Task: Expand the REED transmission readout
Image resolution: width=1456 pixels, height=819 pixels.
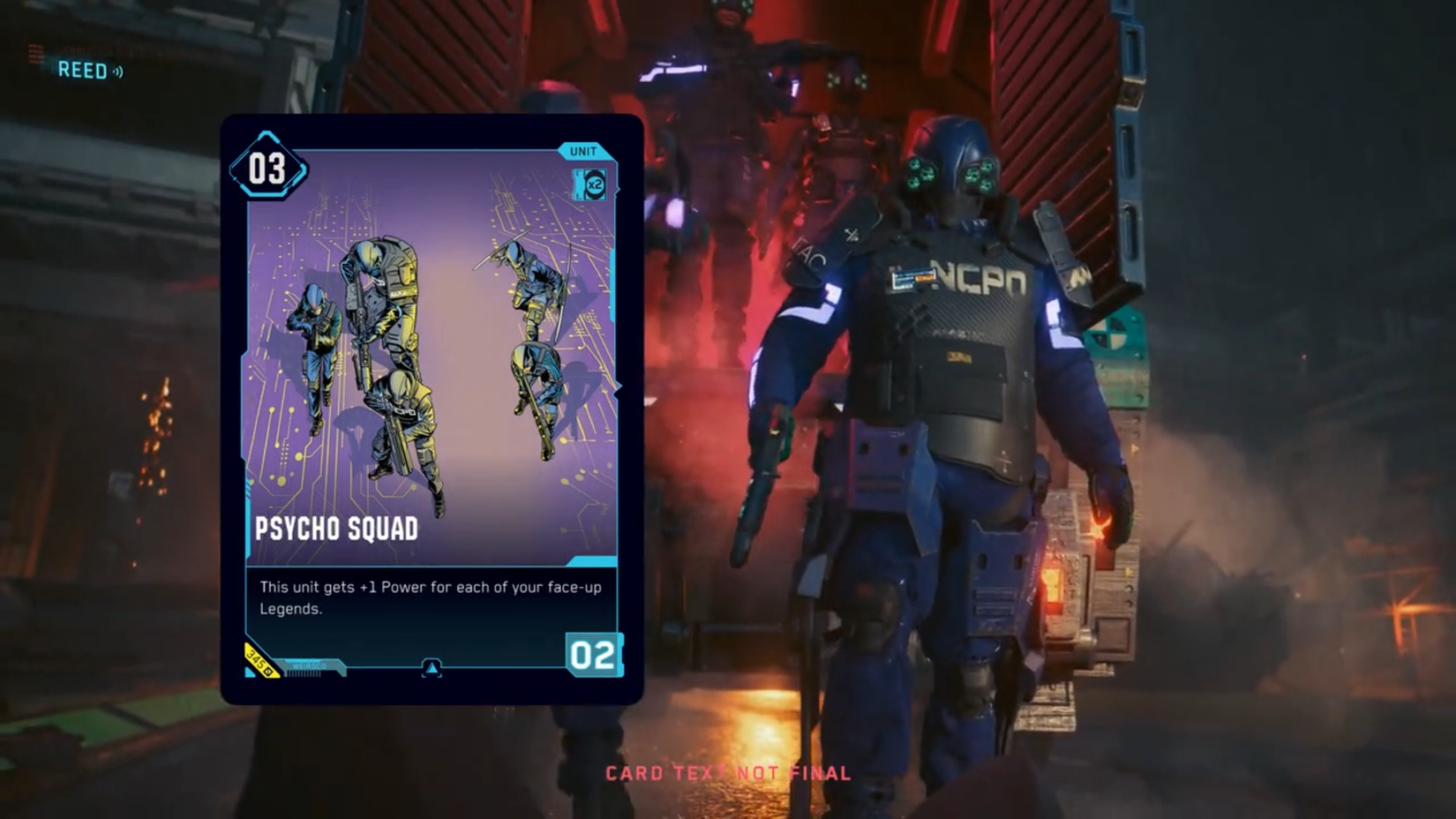Action: (x=84, y=71)
